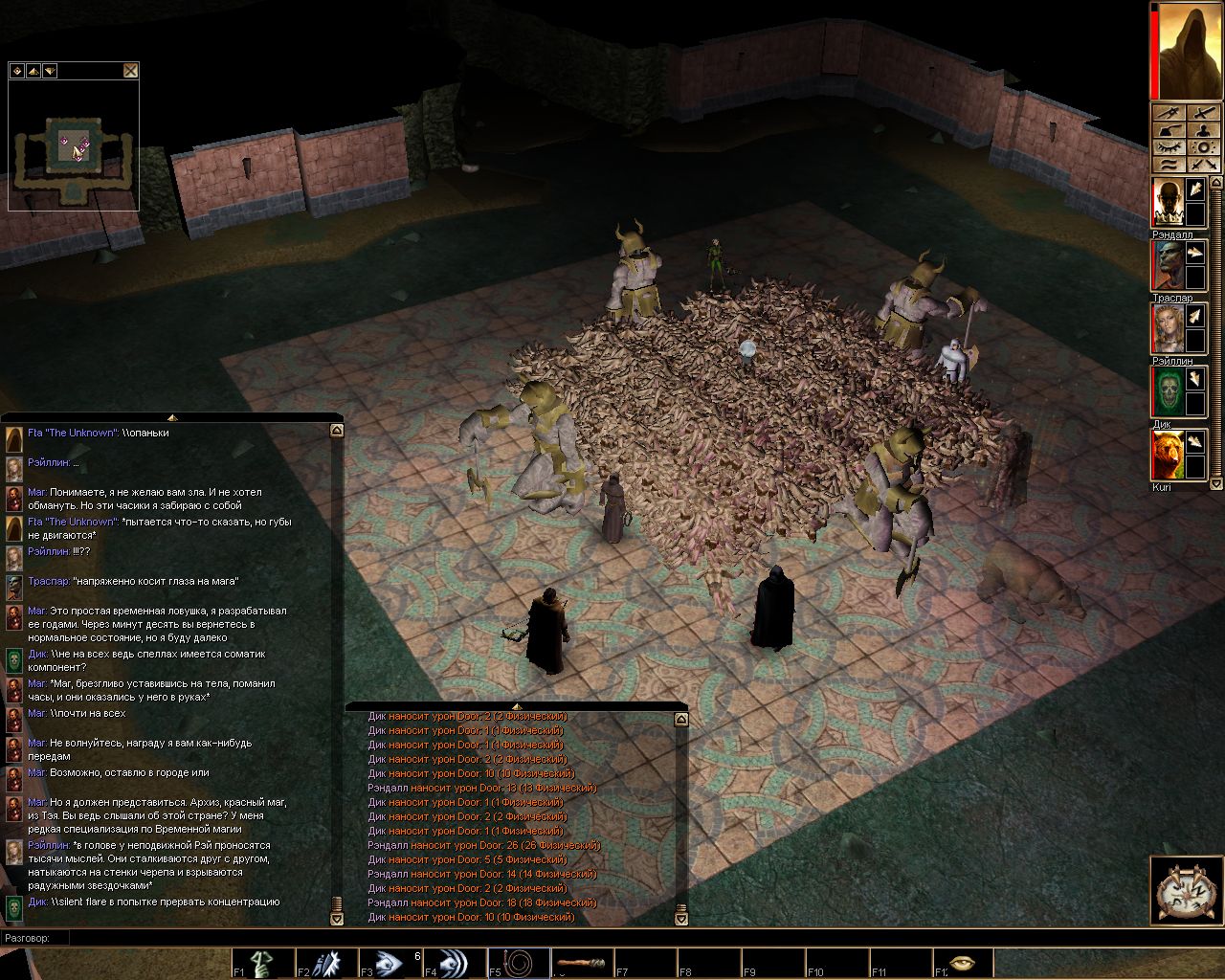Screen dimensions: 1225x980
Task: Select party member Траспар portrait
Action: (x=1167, y=265)
